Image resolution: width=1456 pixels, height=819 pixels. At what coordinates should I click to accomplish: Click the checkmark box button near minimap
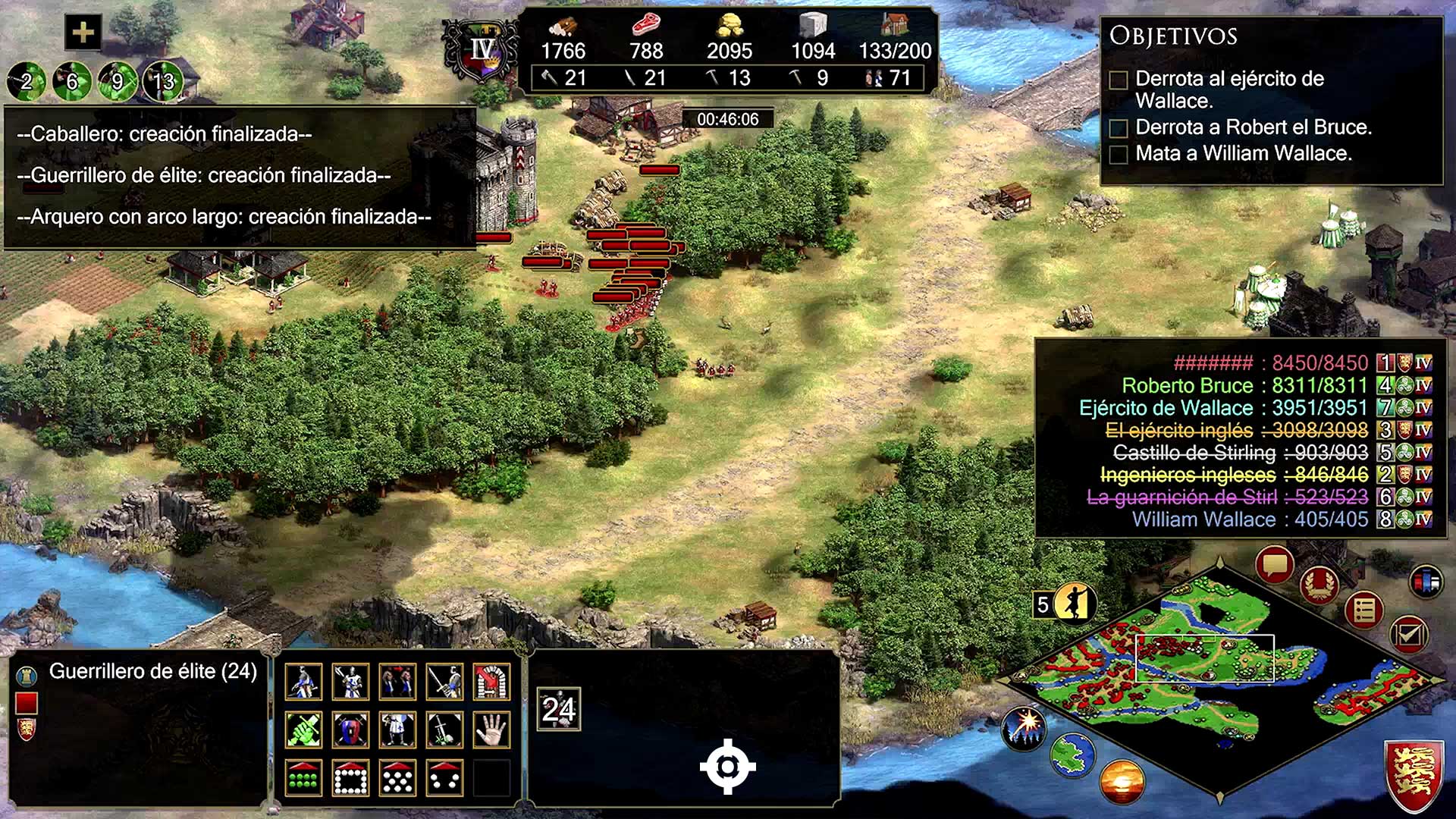point(1408,634)
